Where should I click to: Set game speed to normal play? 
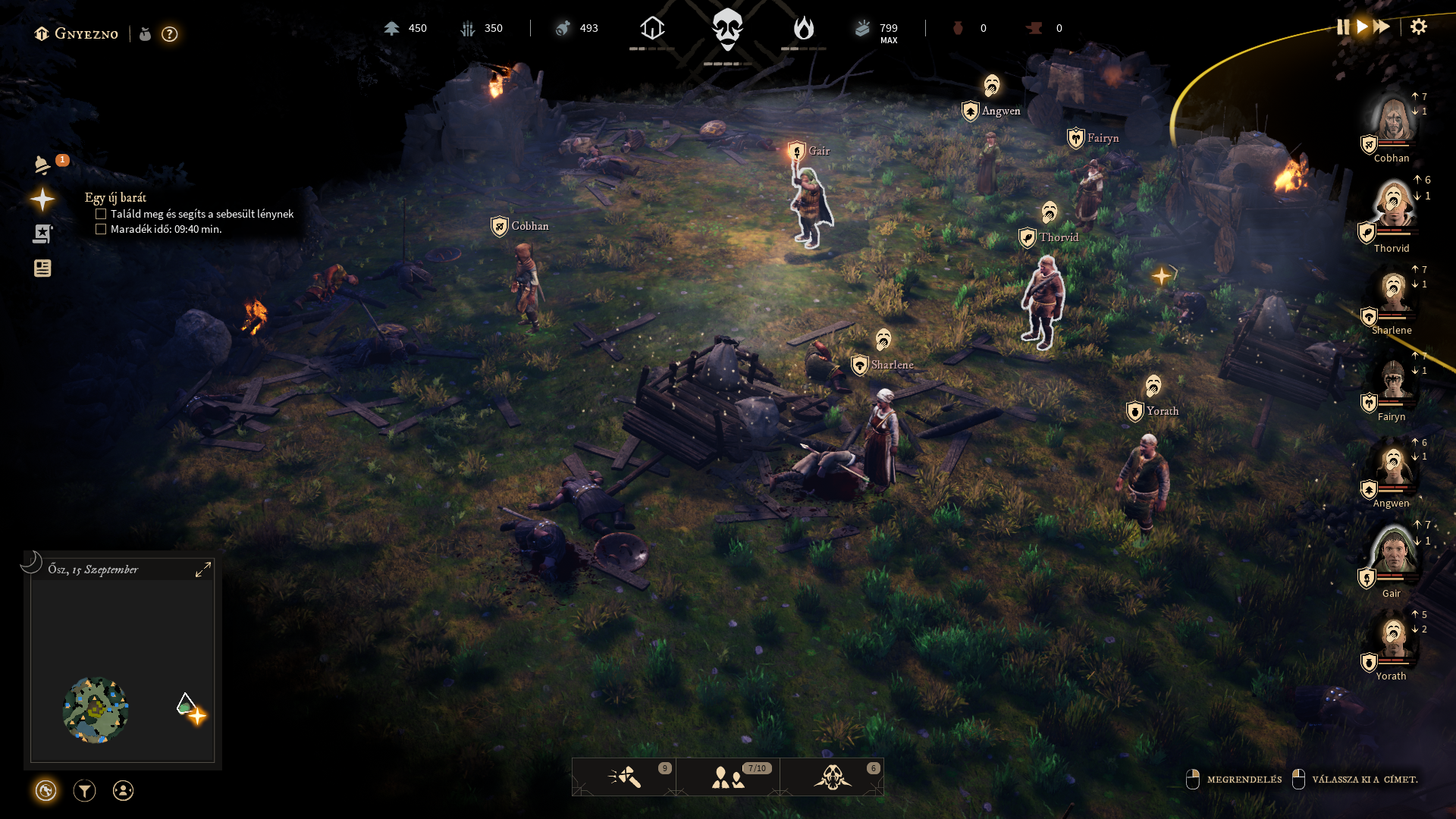[1363, 27]
